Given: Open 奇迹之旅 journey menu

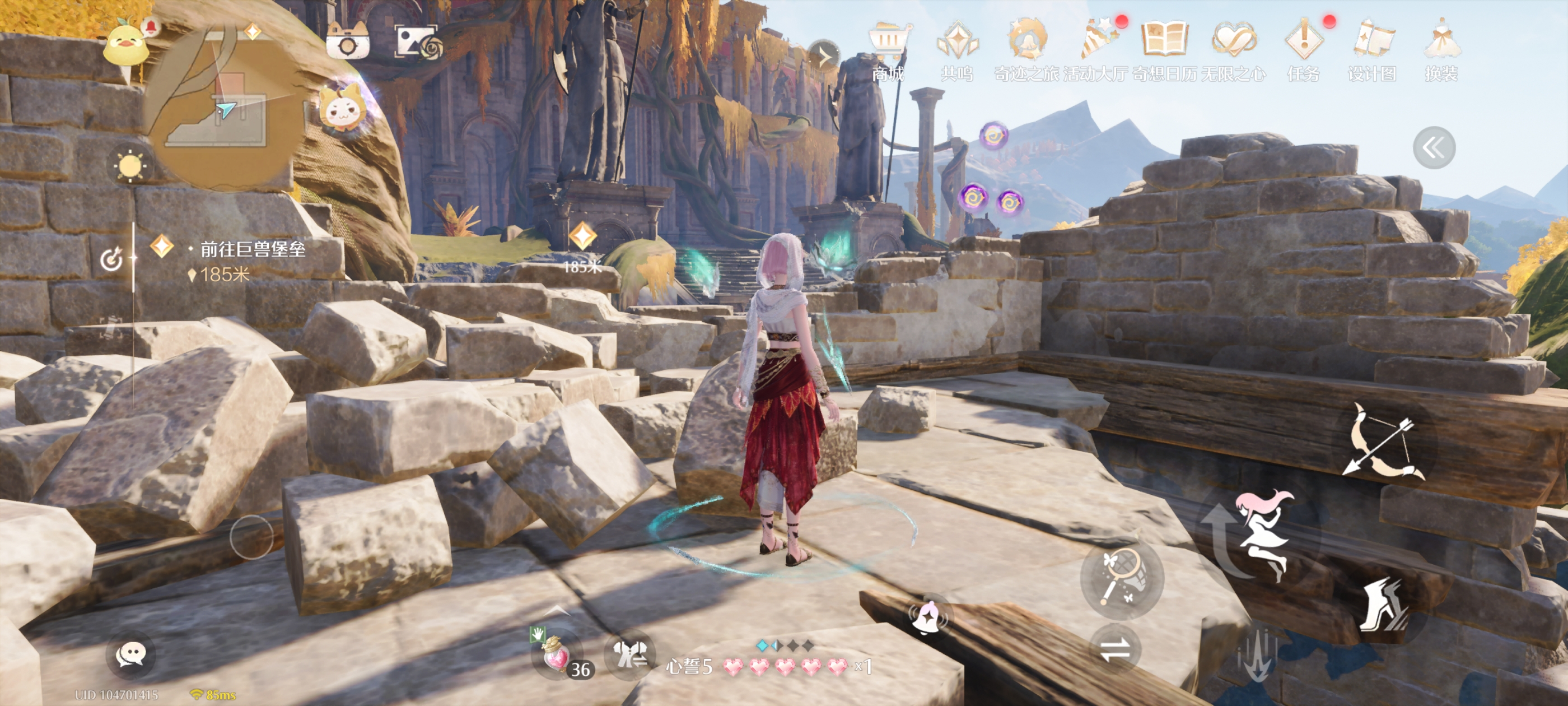Looking at the screenshot, I should (x=1026, y=49).
